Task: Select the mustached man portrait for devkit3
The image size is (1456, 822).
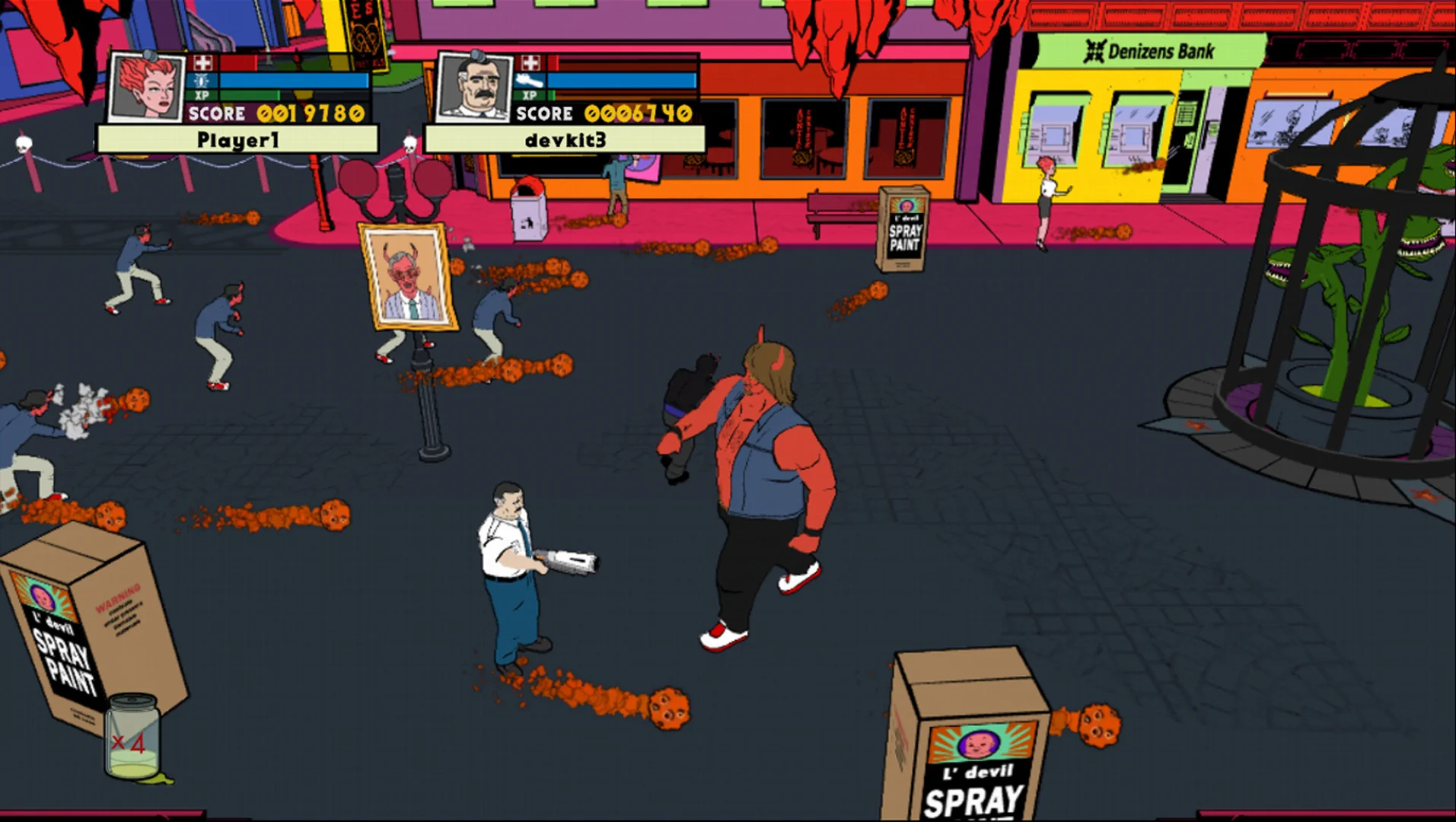Action: [473, 87]
